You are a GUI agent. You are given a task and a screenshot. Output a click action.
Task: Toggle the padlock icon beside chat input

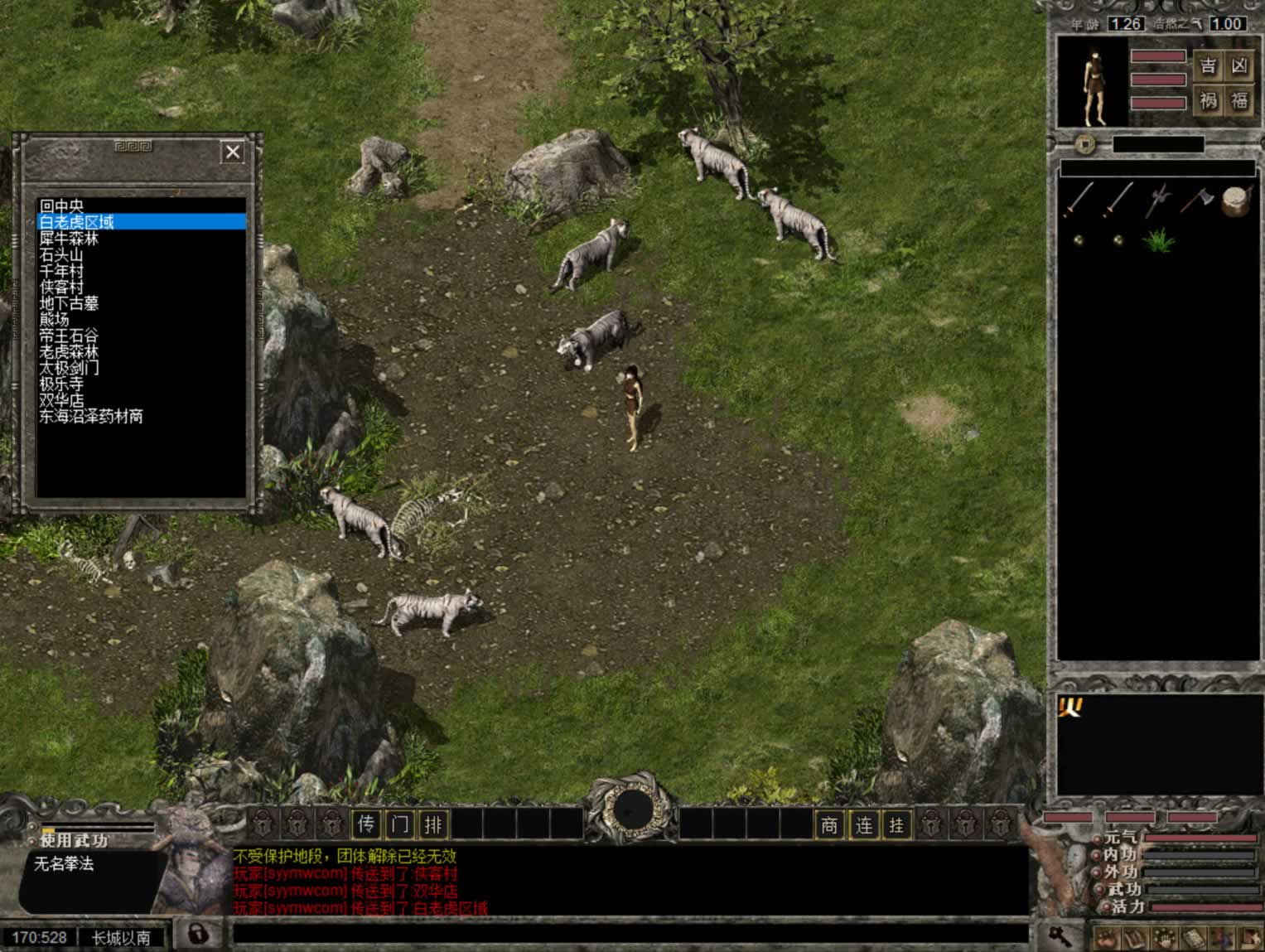click(197, 935)
